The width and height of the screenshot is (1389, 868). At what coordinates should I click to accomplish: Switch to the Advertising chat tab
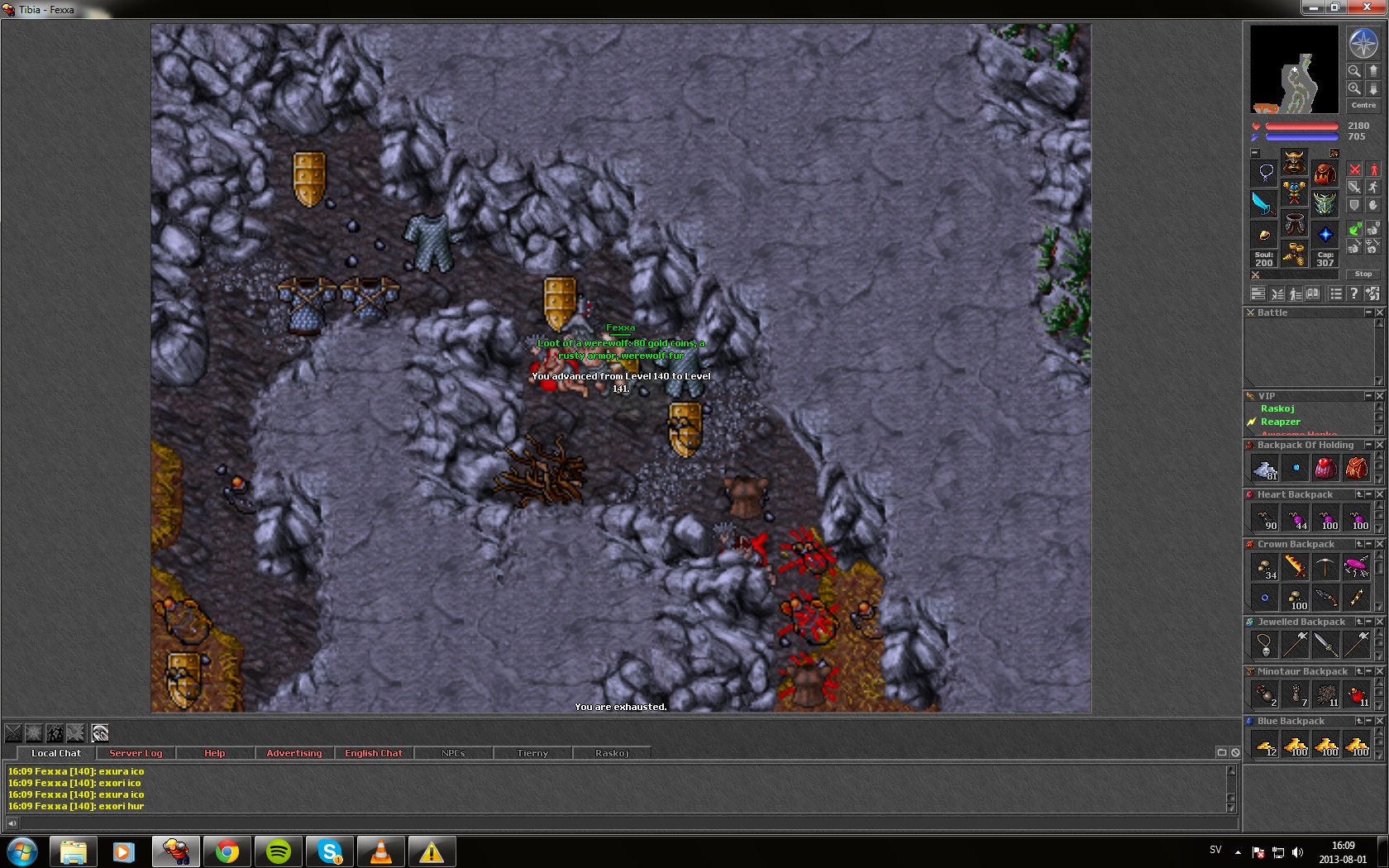point(294,753)
